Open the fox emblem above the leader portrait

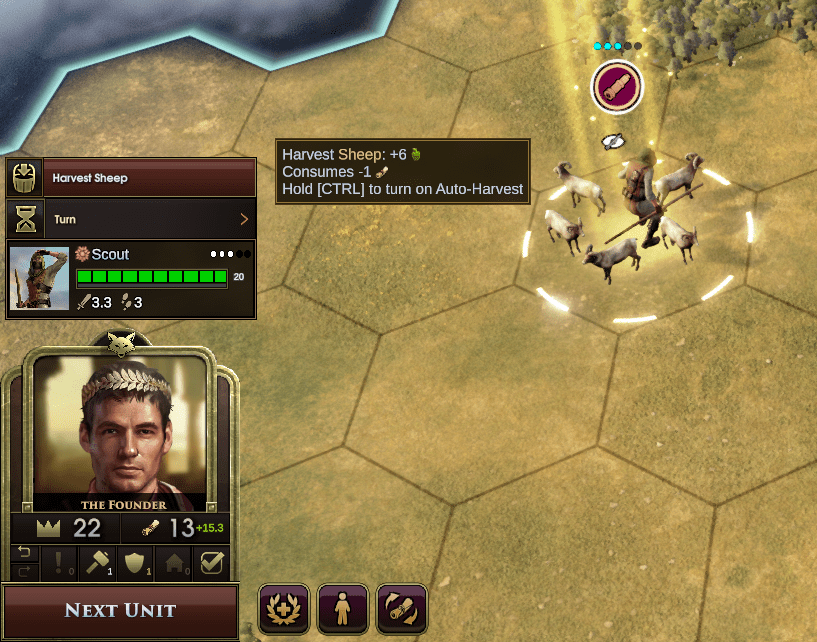pos(120,341)
